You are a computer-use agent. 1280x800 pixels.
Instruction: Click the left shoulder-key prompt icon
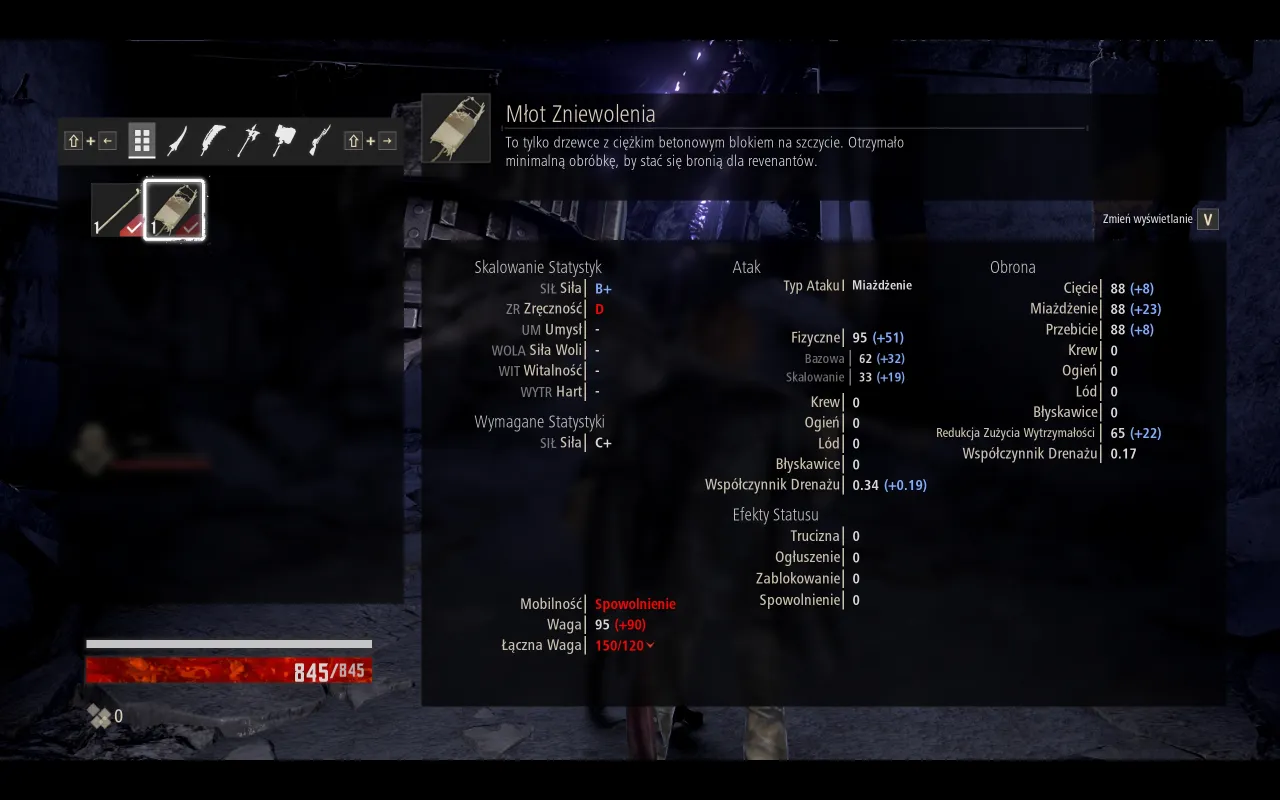click(x=73, y=140)
